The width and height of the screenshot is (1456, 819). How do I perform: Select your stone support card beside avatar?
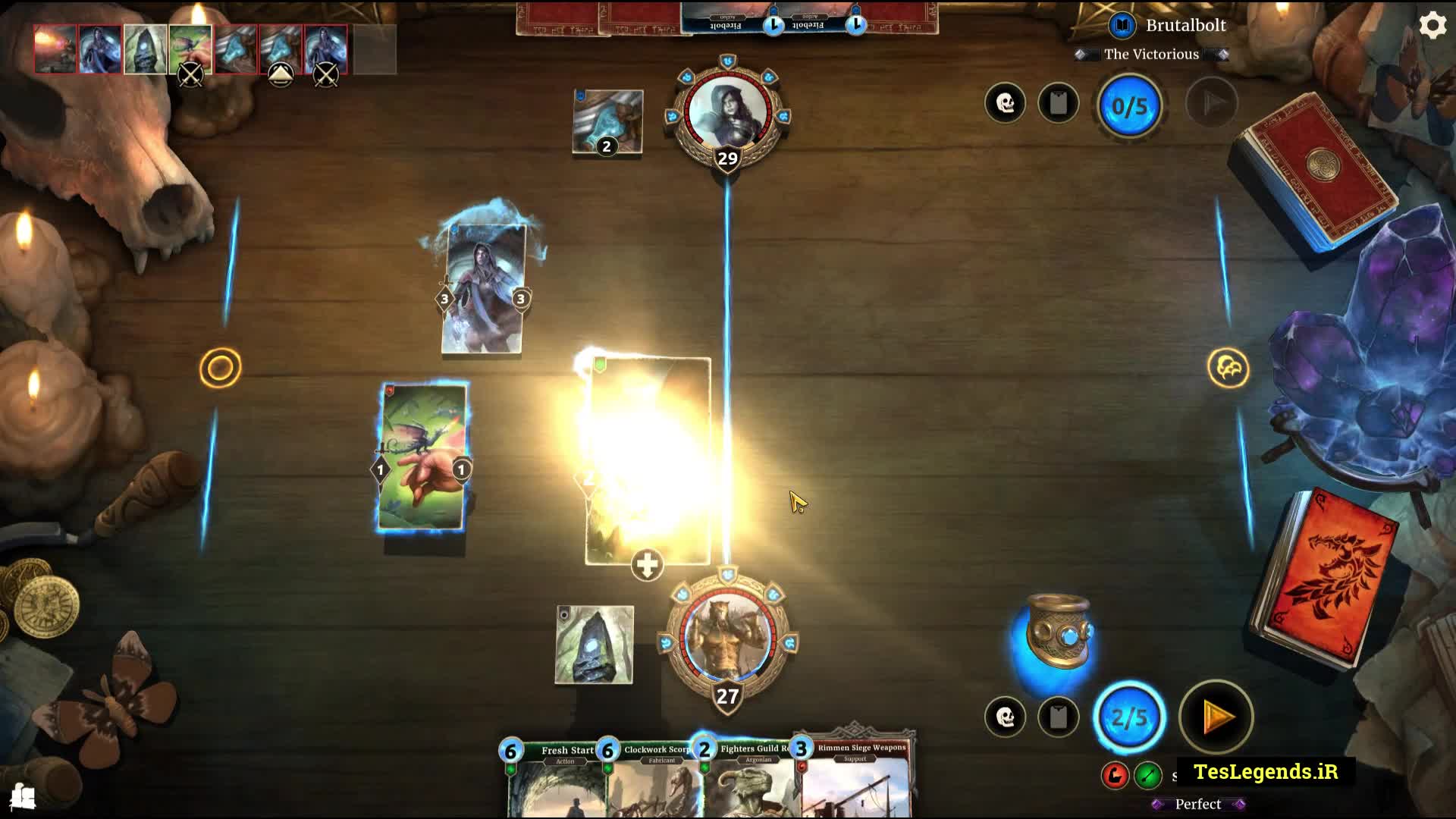[x=594, y=645]
